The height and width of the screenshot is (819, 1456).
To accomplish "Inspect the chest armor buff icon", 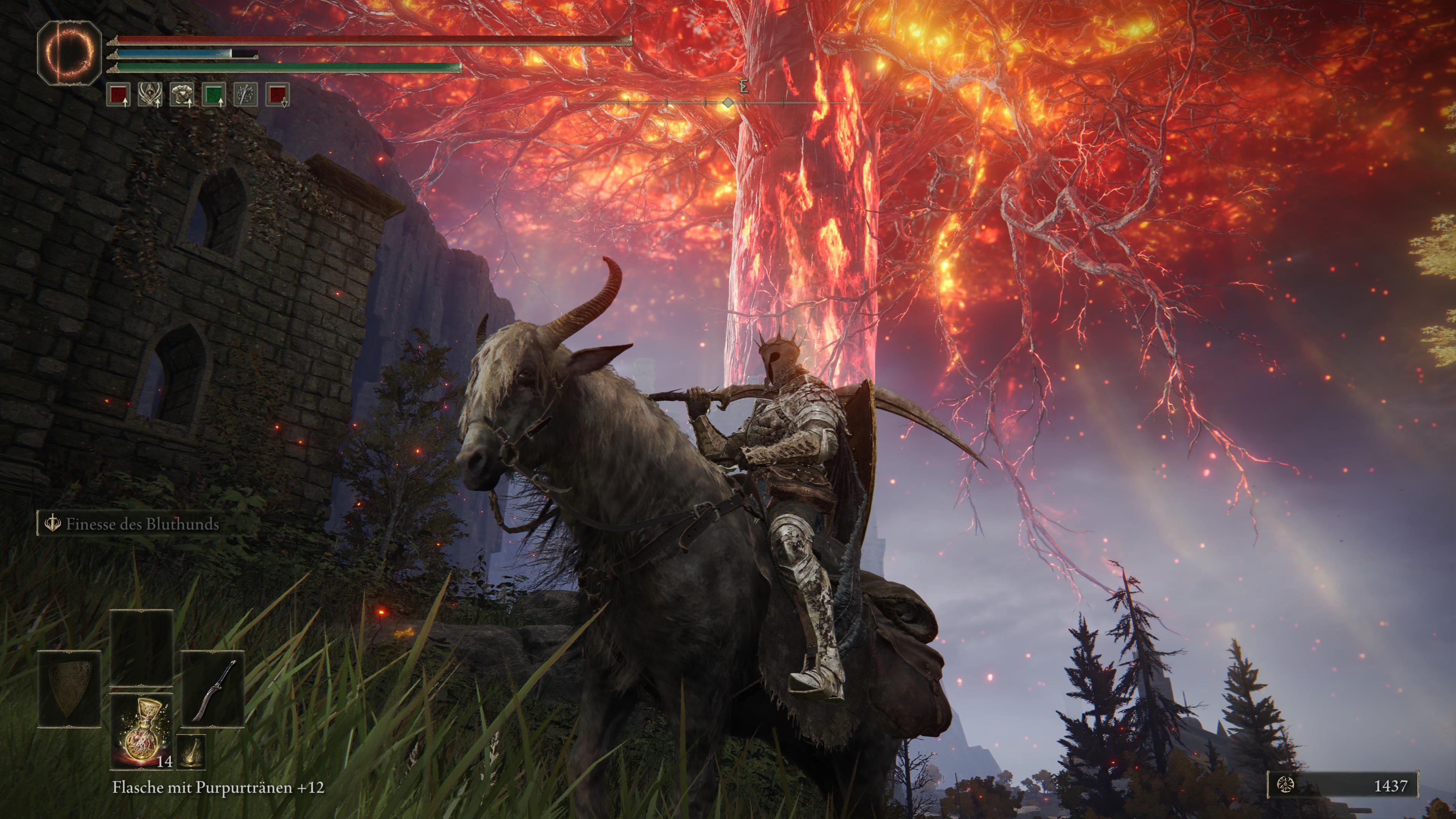I will 182,95.
